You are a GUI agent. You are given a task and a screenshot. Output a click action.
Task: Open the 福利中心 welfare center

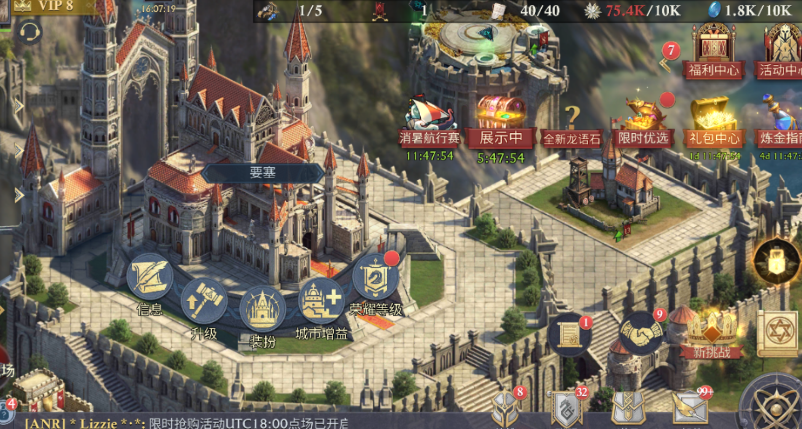point(713,50)
